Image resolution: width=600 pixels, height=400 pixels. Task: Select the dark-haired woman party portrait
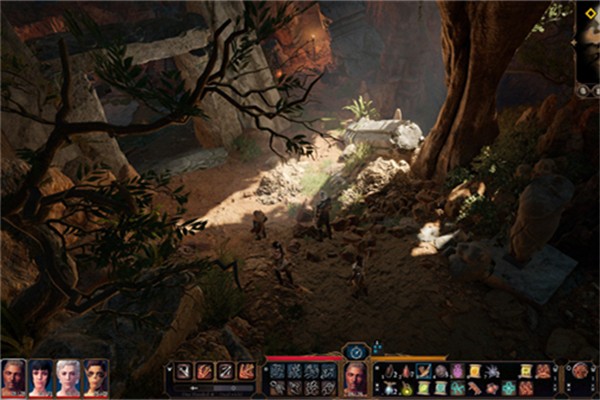pyautogui.click(x=41, y=377)
